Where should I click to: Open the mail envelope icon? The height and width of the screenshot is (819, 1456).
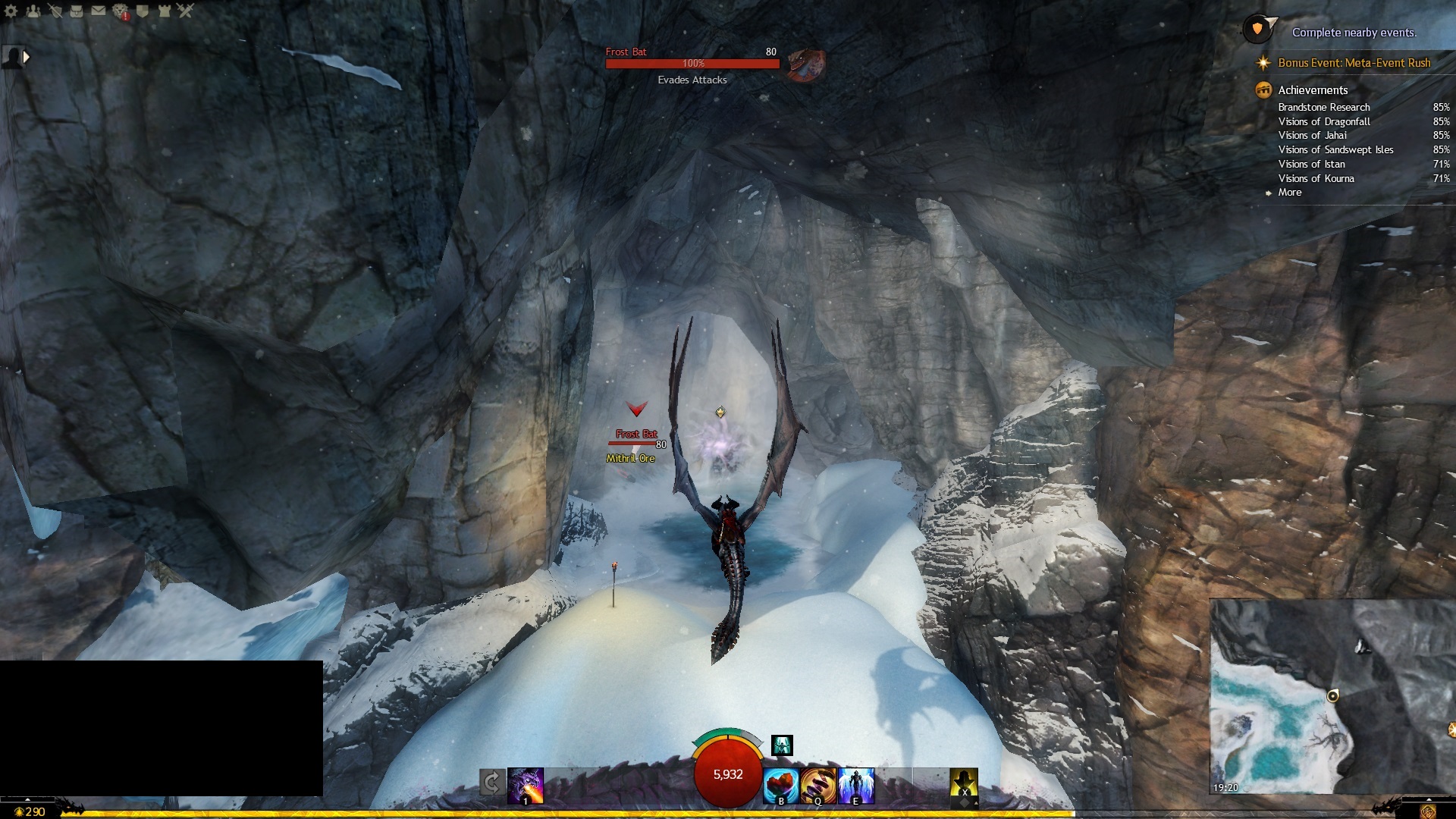[x=99, y=11]
